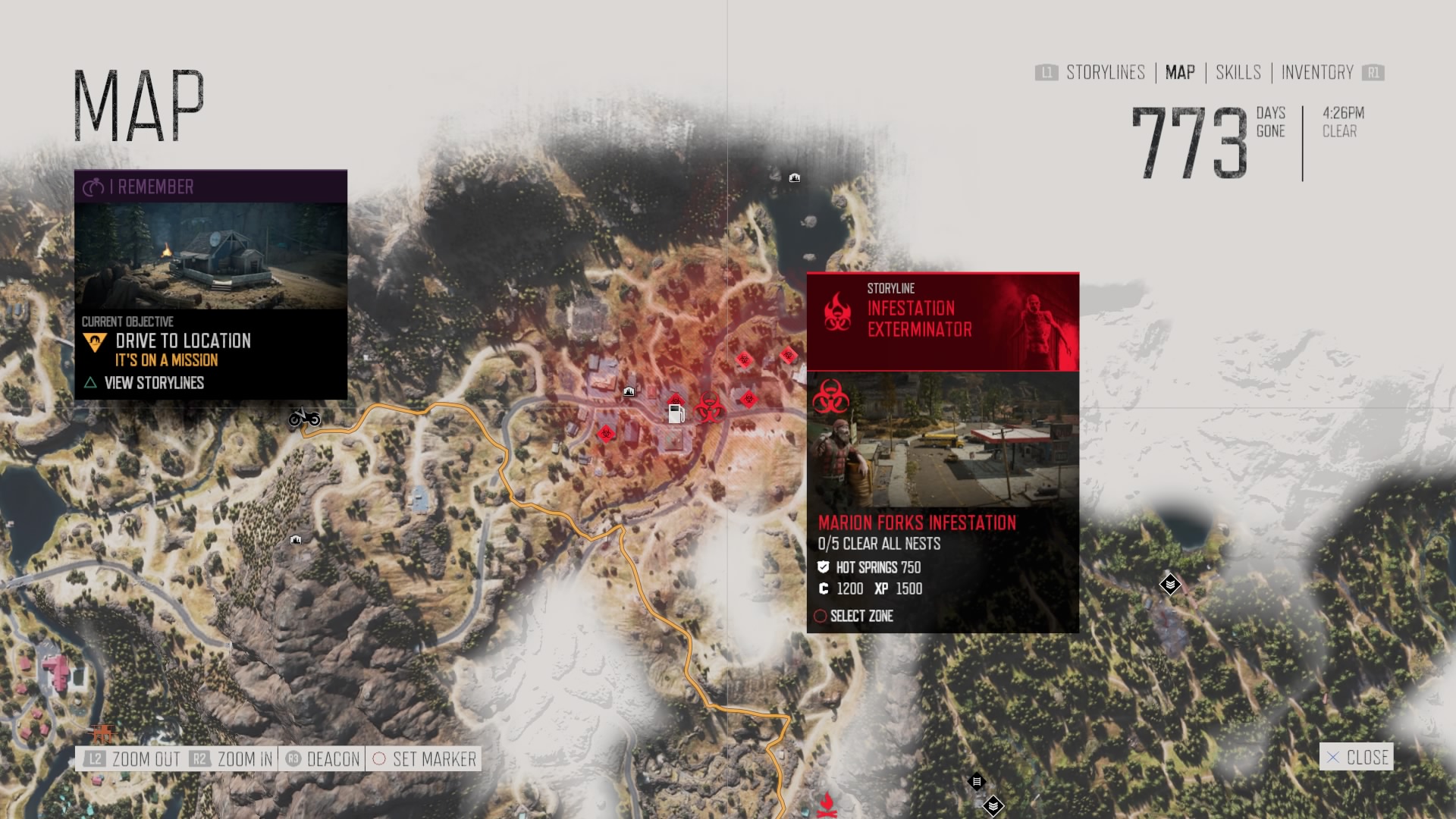Click the red campfire ambush marker
Viewport: 1456px width, 819px height.
(827, 804)
